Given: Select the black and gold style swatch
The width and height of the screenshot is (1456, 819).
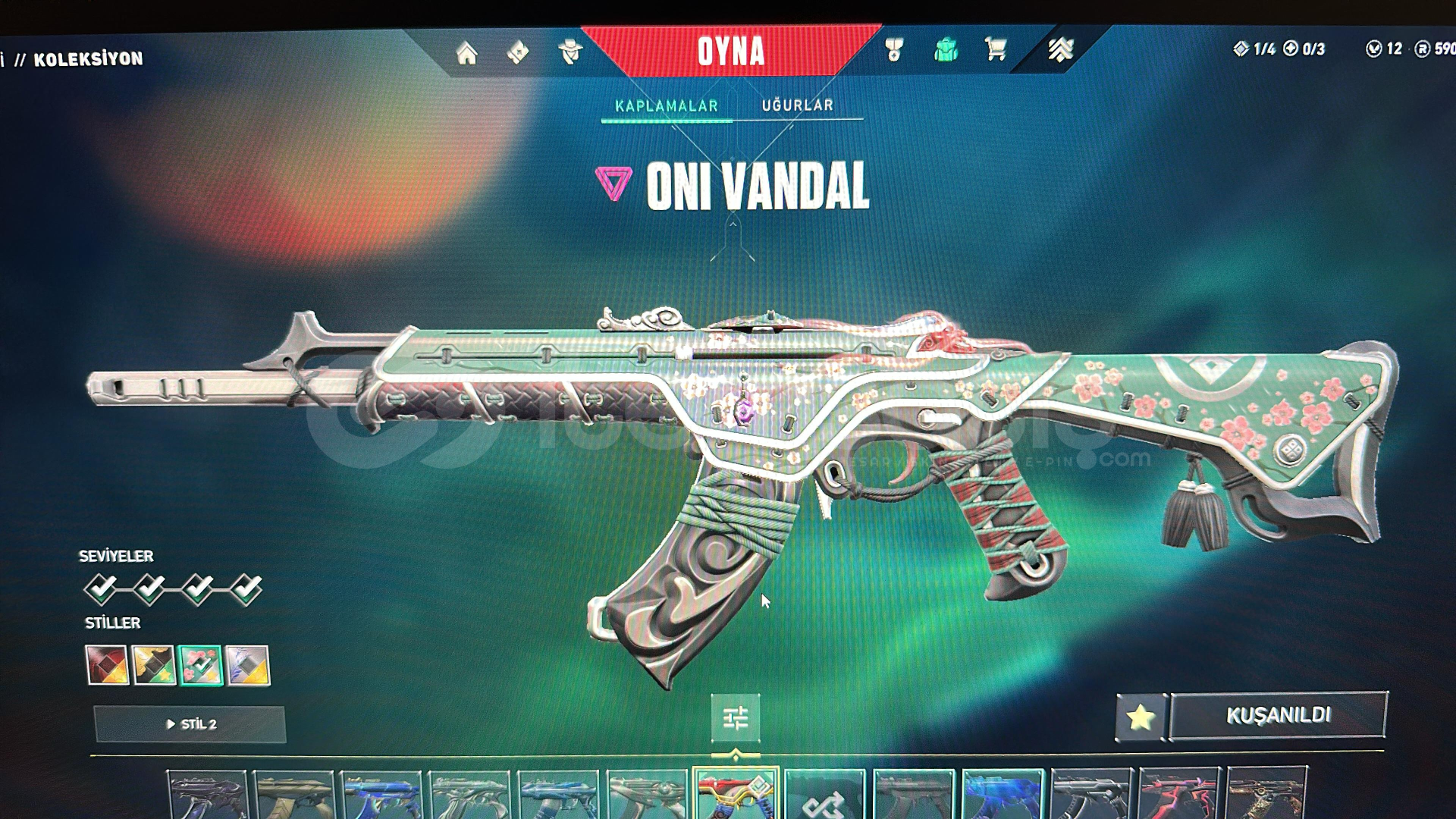Looking at the screenshot, I should pyautogui.click(x=154, y=665).
